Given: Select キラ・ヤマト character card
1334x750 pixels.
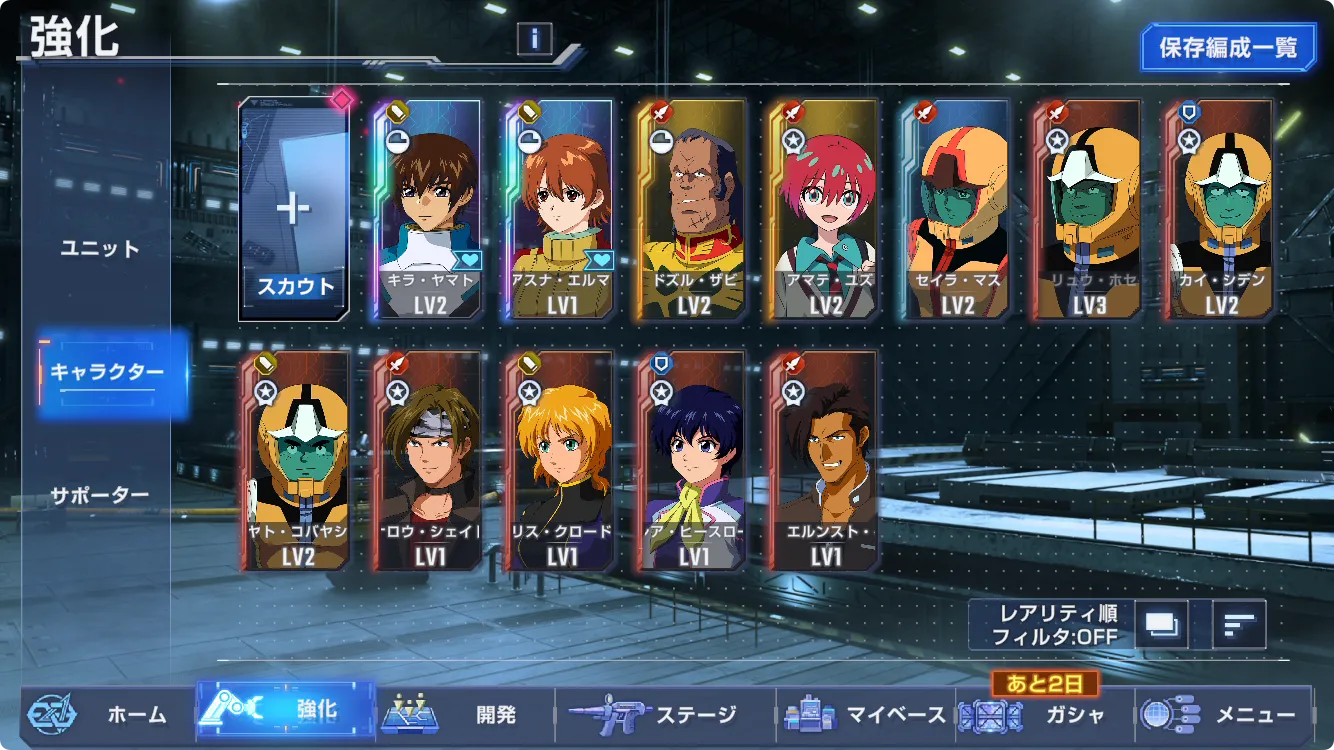Looking at the screenshot, I should tap(429, 210).
